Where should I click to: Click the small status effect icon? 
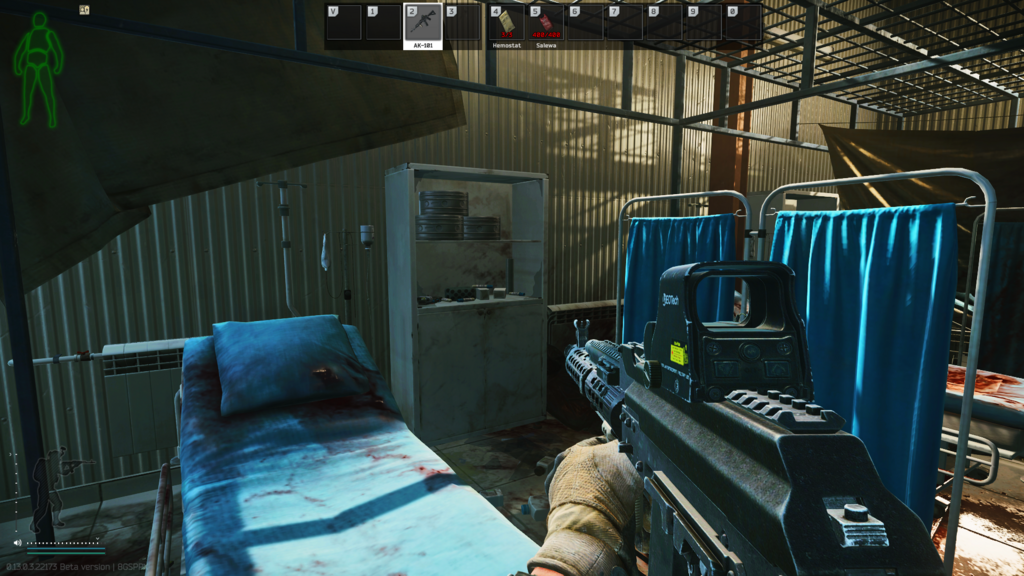click(x=85, y=10)
